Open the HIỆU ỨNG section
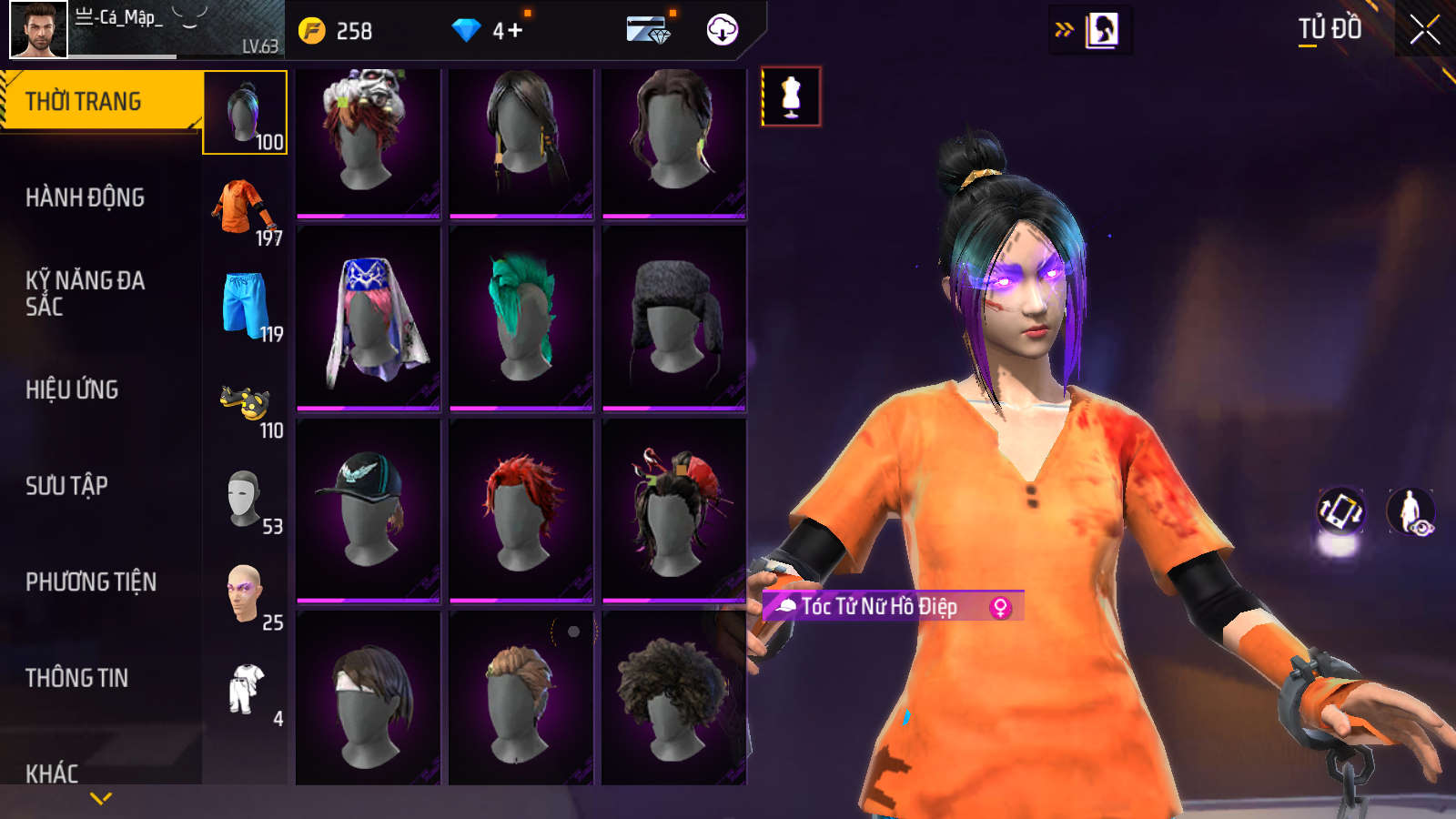Screen dimensions: 1456x819 tap(72, 389)
